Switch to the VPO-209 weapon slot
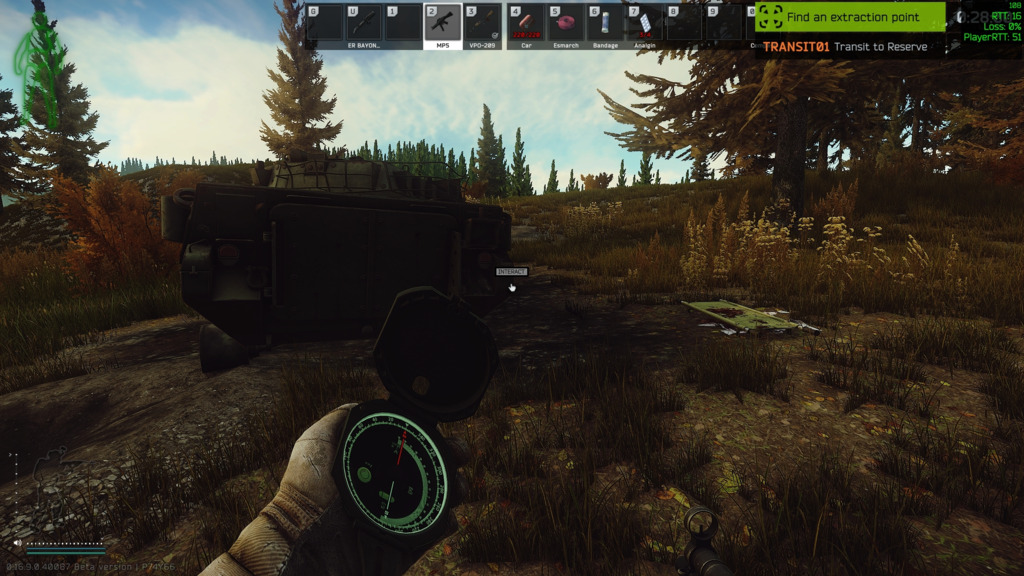Screen dimensions: 1024x576 [x=483, y=24]
